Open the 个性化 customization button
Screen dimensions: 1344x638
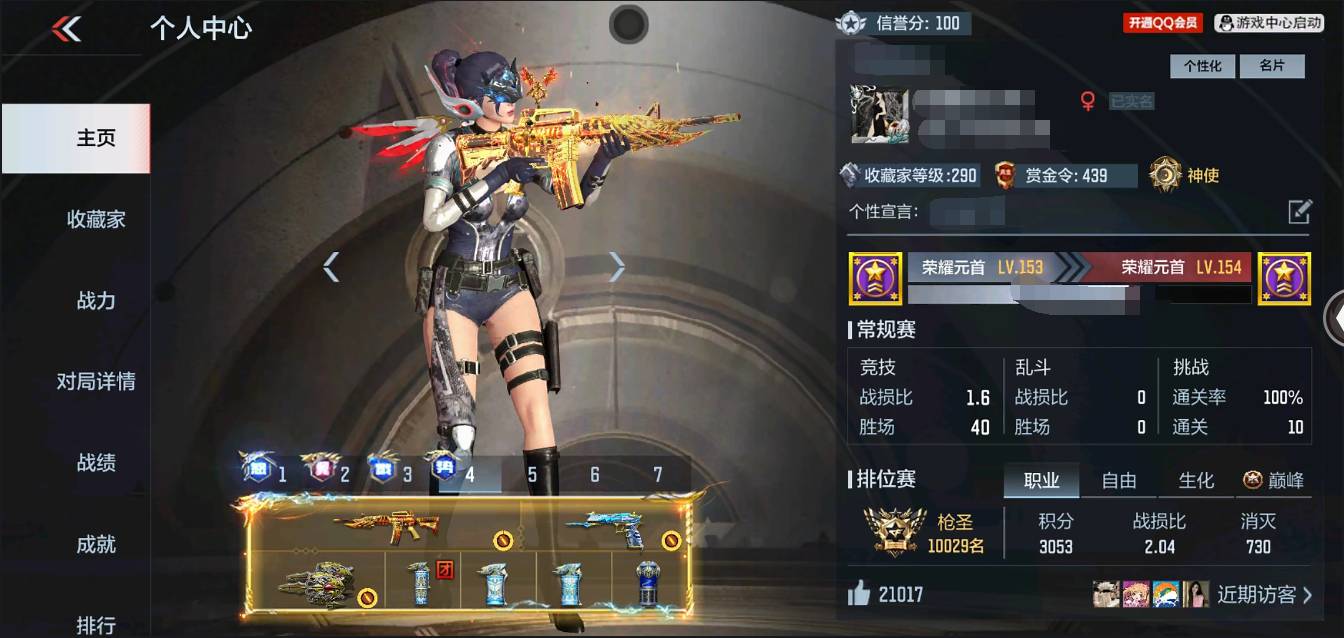click(x=1203, y=66)
